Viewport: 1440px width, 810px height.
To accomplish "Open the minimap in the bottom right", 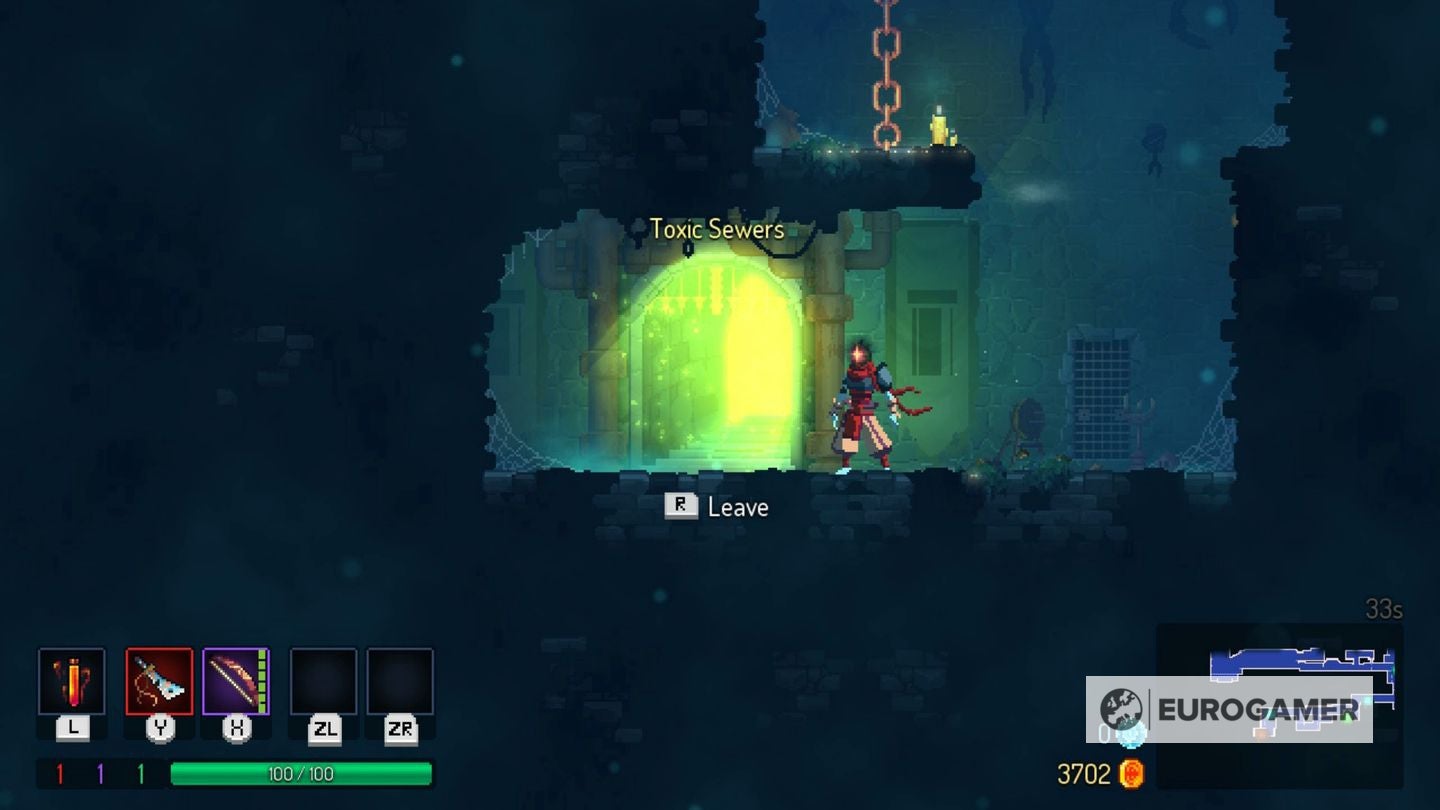I will [1290, 660].
